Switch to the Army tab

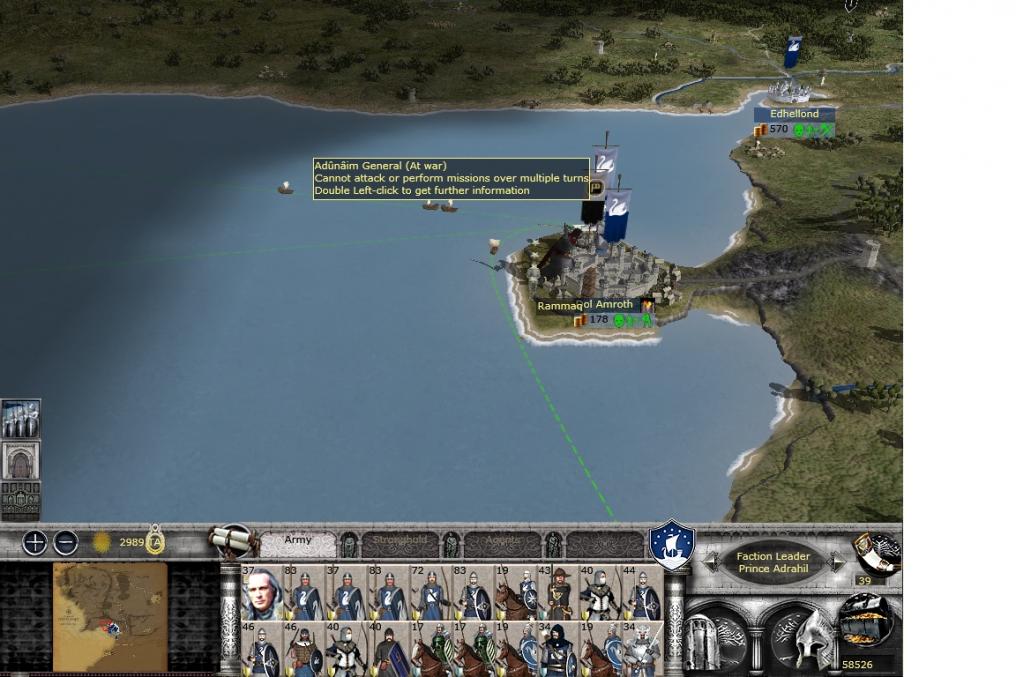point(298,542)
